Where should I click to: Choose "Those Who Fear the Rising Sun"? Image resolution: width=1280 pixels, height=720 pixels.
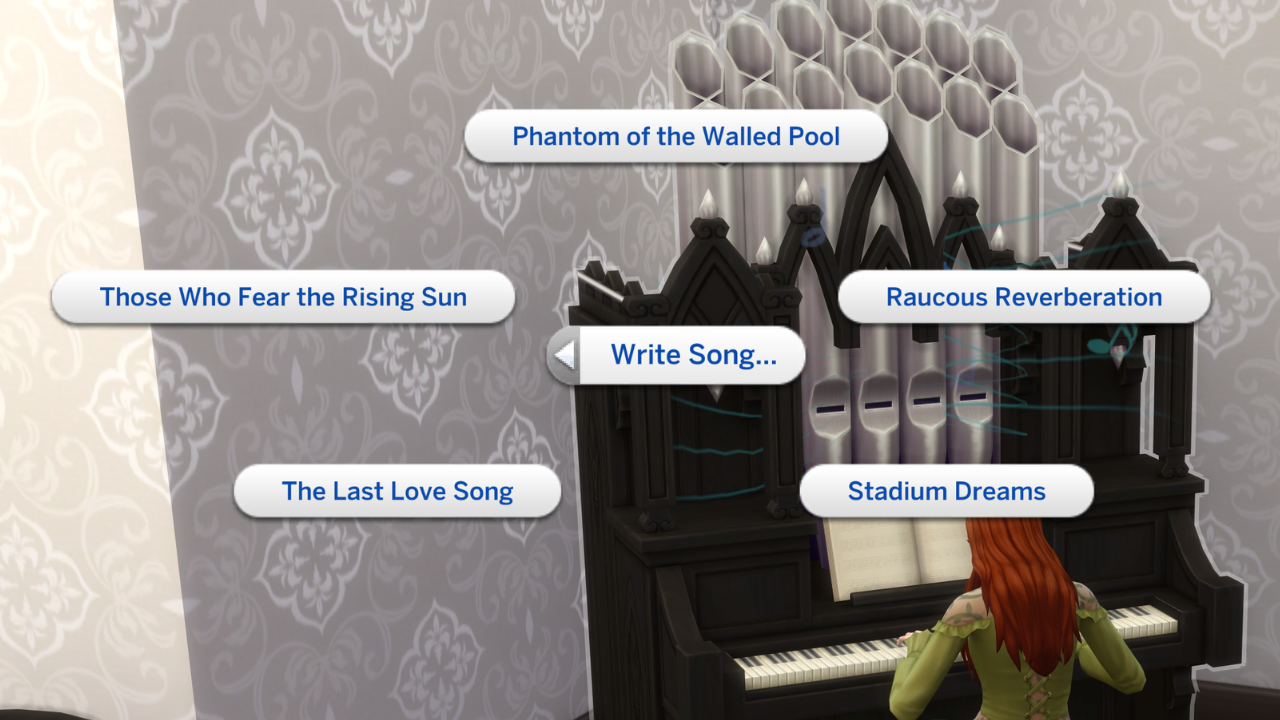283,296
